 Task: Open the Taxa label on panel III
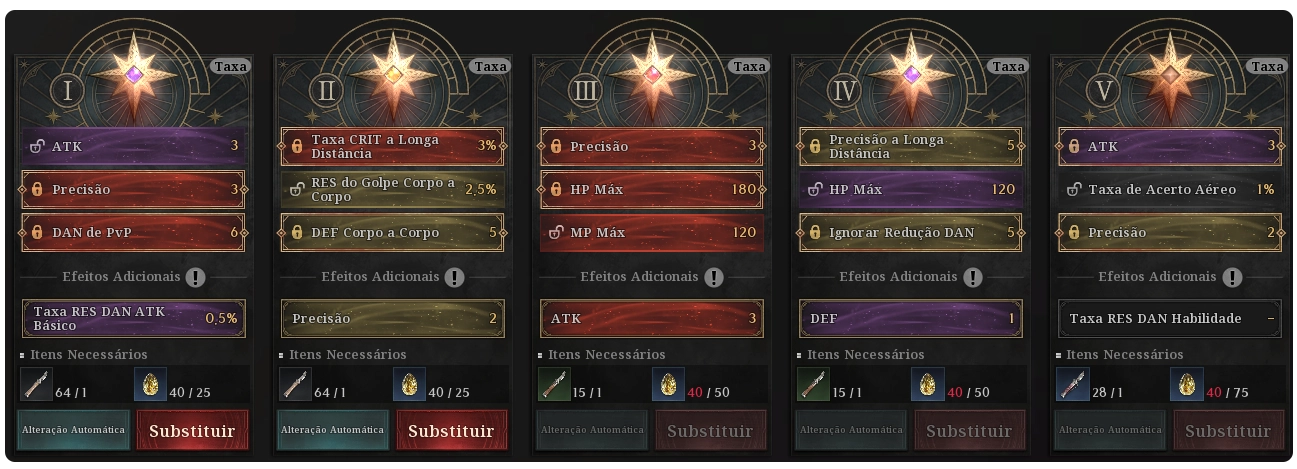[749, 67]
